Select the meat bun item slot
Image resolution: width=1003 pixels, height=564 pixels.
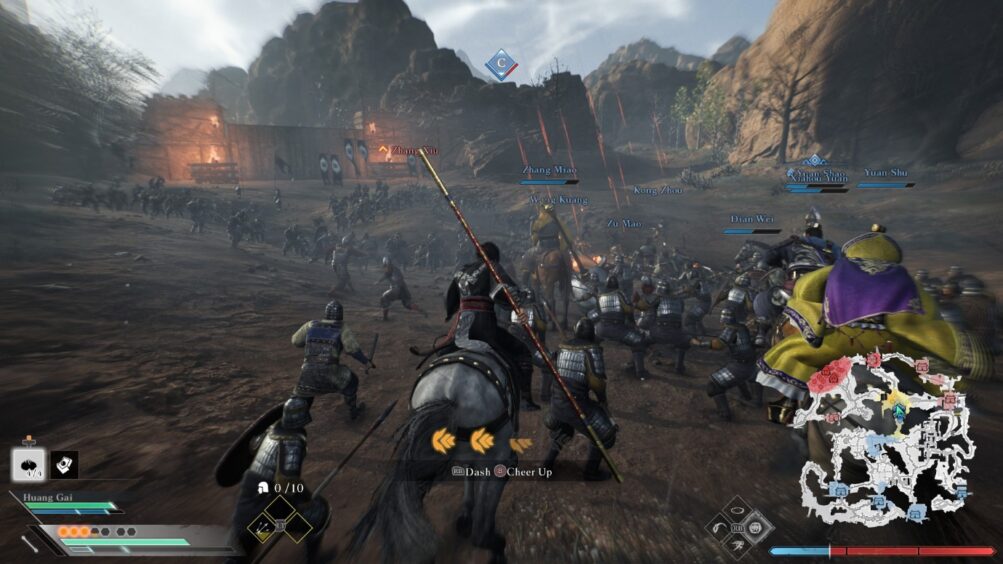[27, 463]
